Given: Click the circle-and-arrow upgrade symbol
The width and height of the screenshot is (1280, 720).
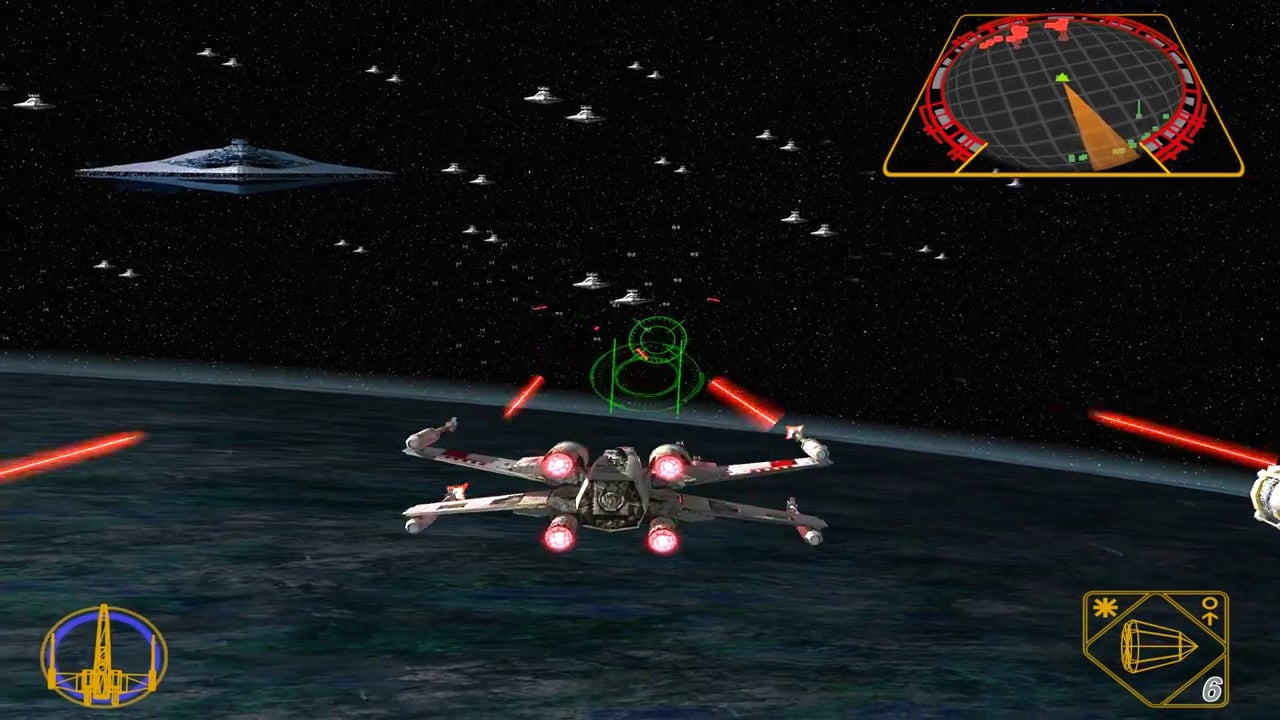Looking at the screenshot, I should [x=1209, y=610].
